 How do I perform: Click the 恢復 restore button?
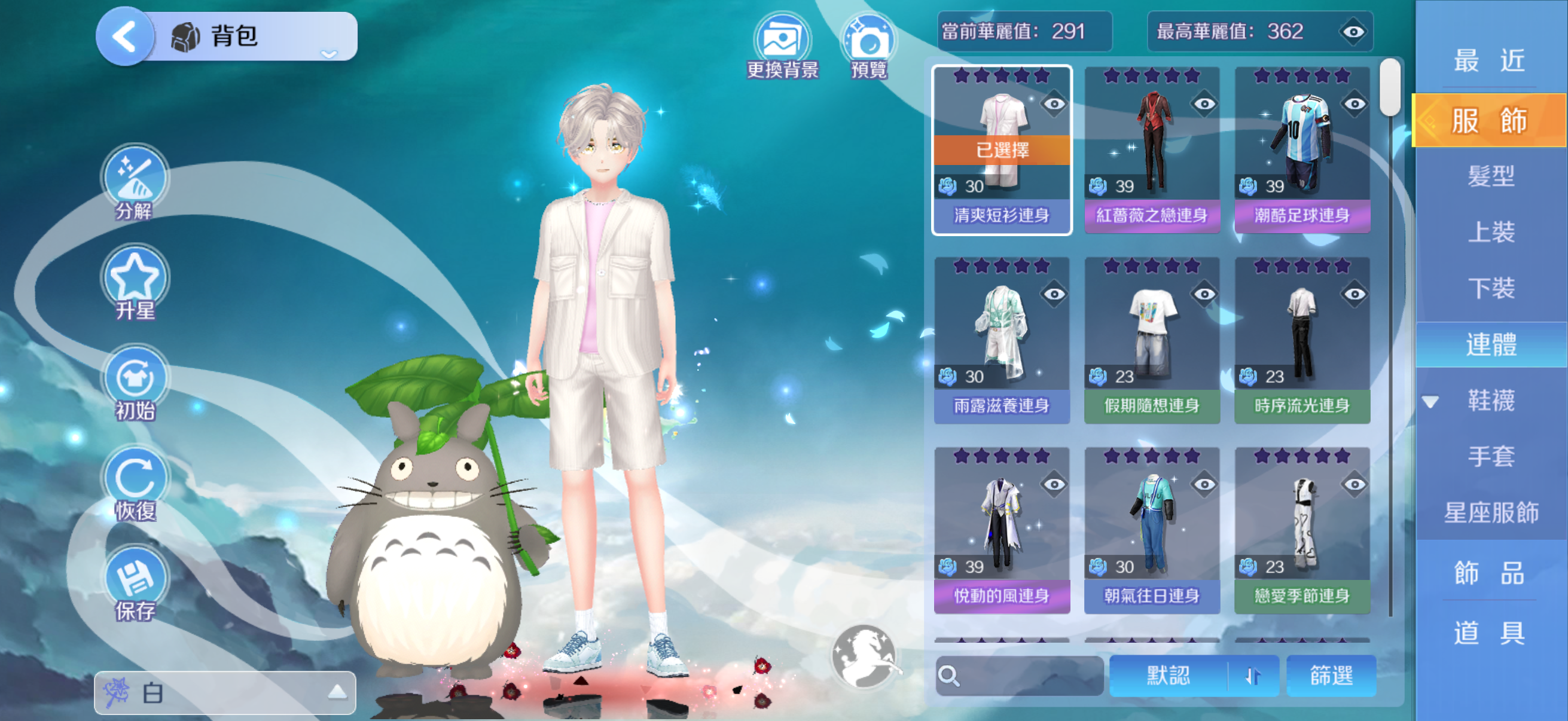click(135, 483)
